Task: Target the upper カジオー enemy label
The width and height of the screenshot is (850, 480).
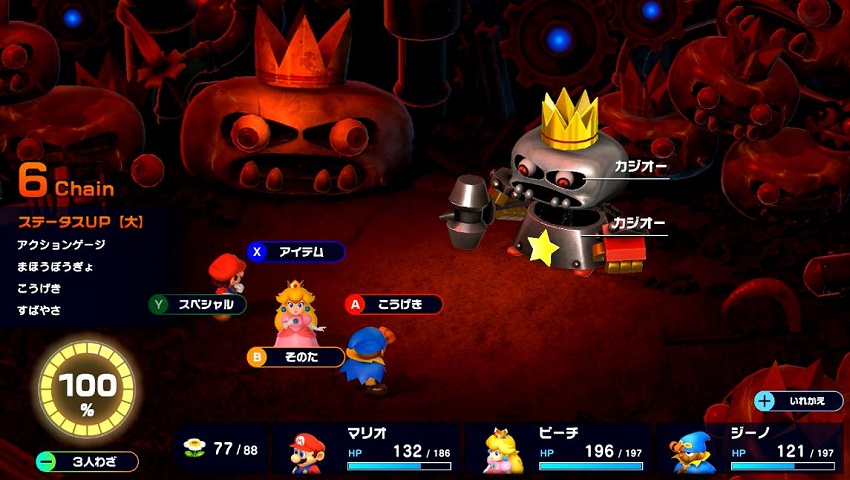Action: point(639,167)
